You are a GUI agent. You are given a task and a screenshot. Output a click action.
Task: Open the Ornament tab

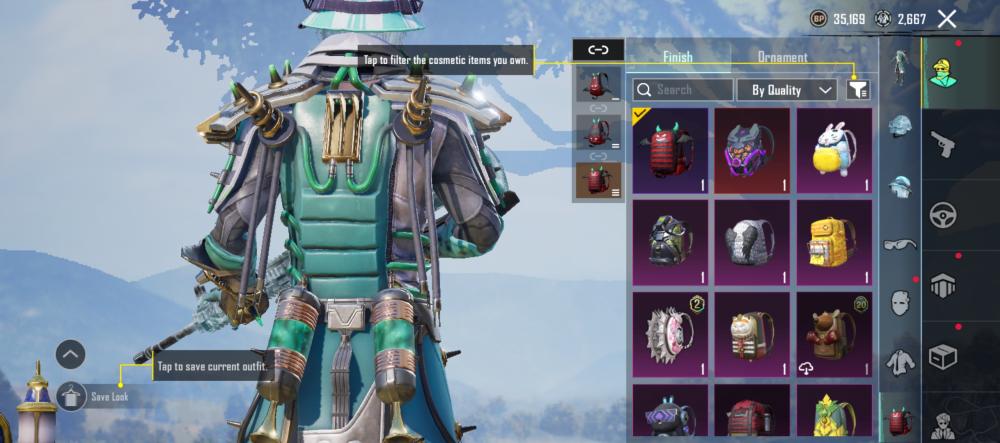pos(782,57)
